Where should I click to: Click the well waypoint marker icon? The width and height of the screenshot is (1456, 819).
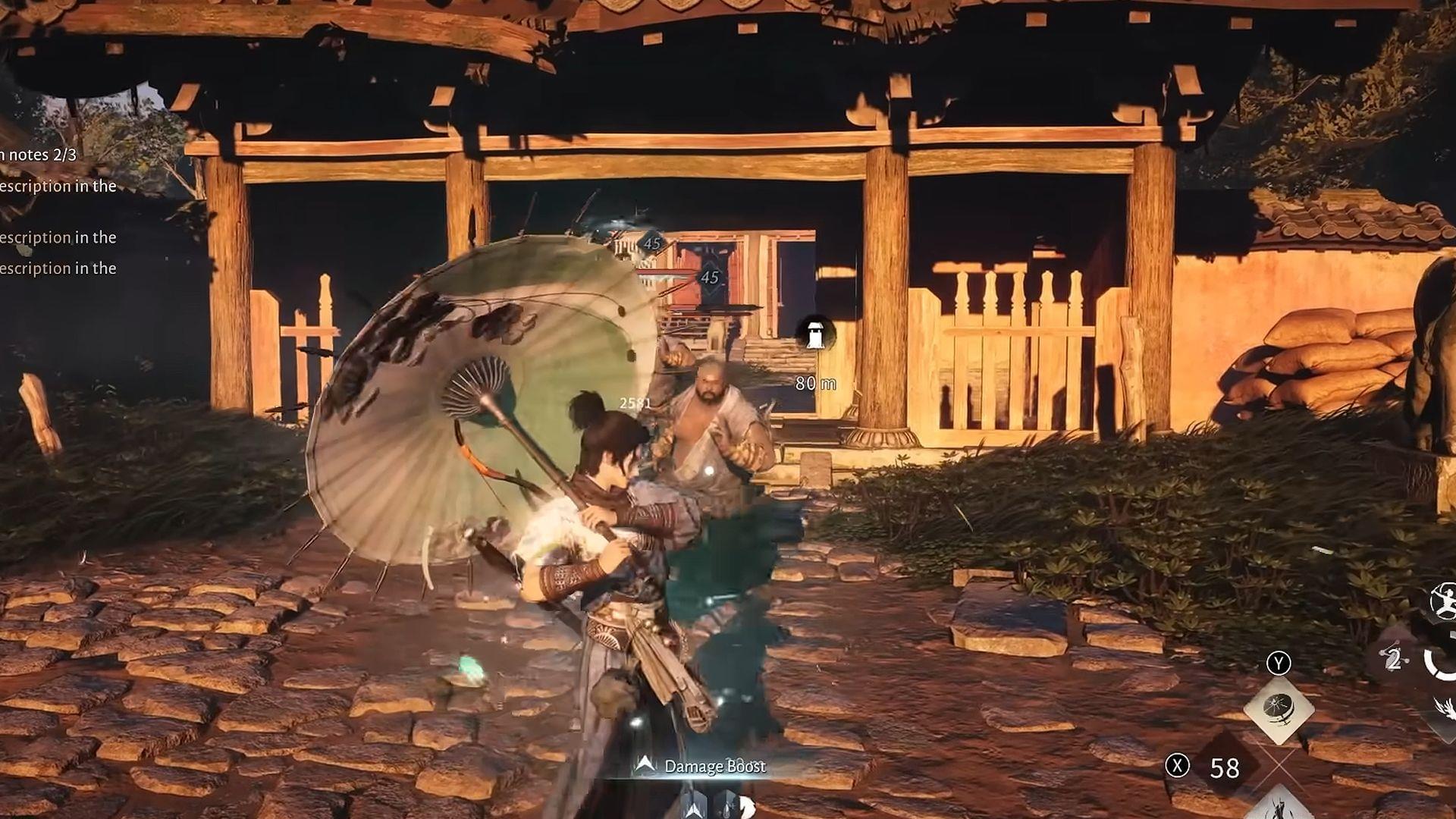[x=815, y=335]
